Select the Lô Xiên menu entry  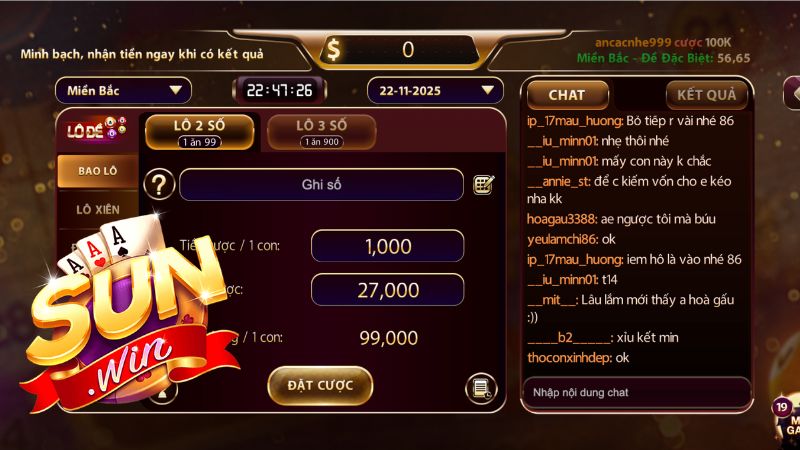98,209
